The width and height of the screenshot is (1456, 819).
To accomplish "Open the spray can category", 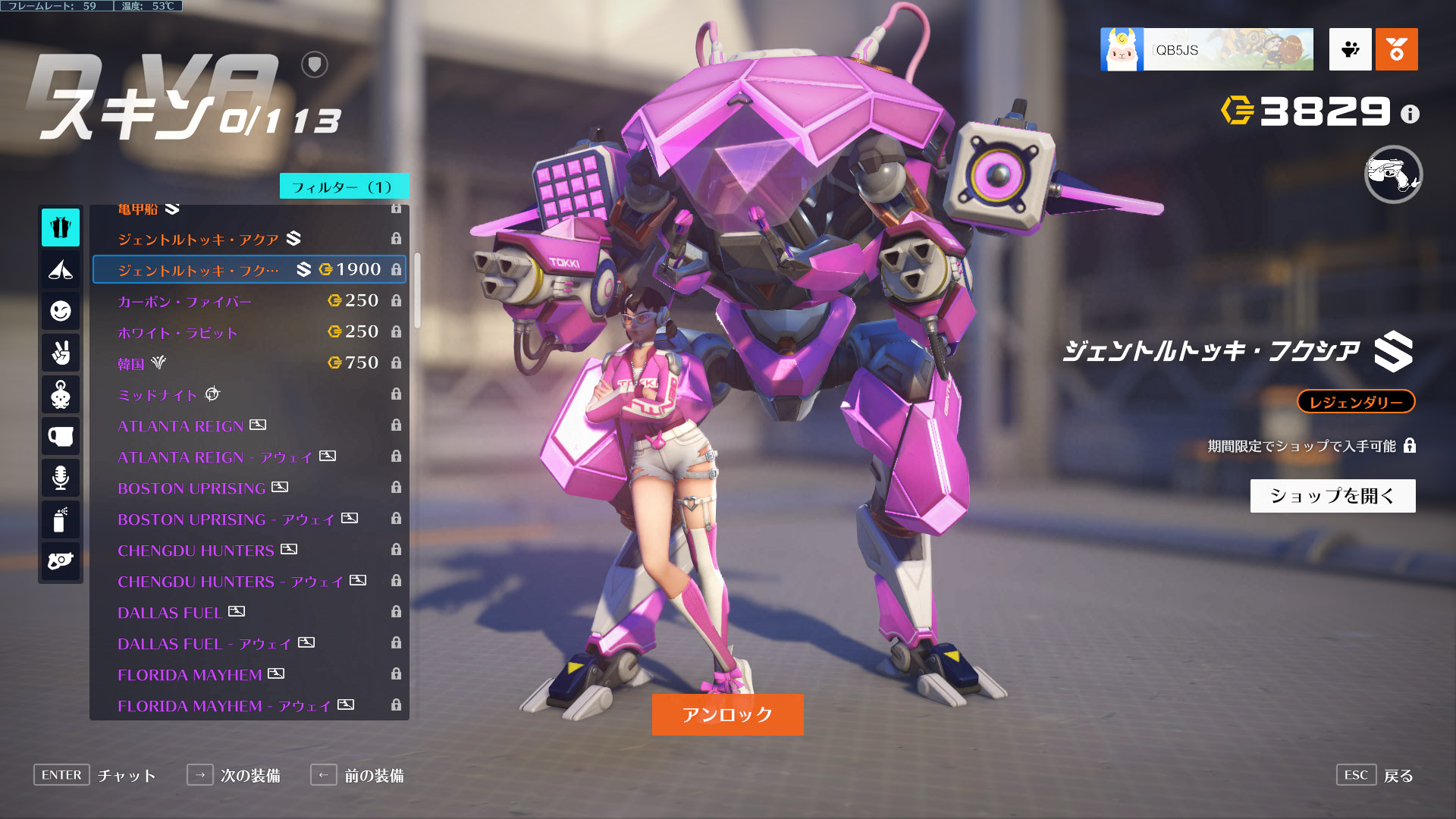I will (x=61, y=519).
